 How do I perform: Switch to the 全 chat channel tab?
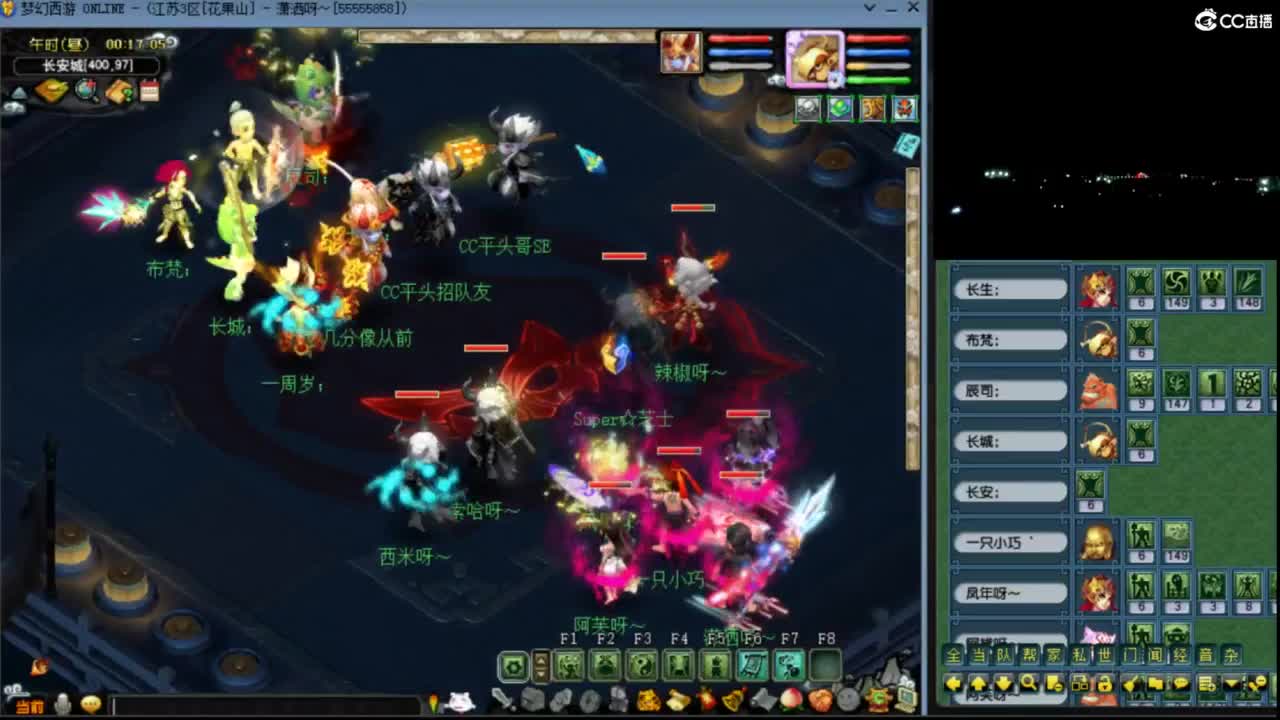[x=953, y=656]
